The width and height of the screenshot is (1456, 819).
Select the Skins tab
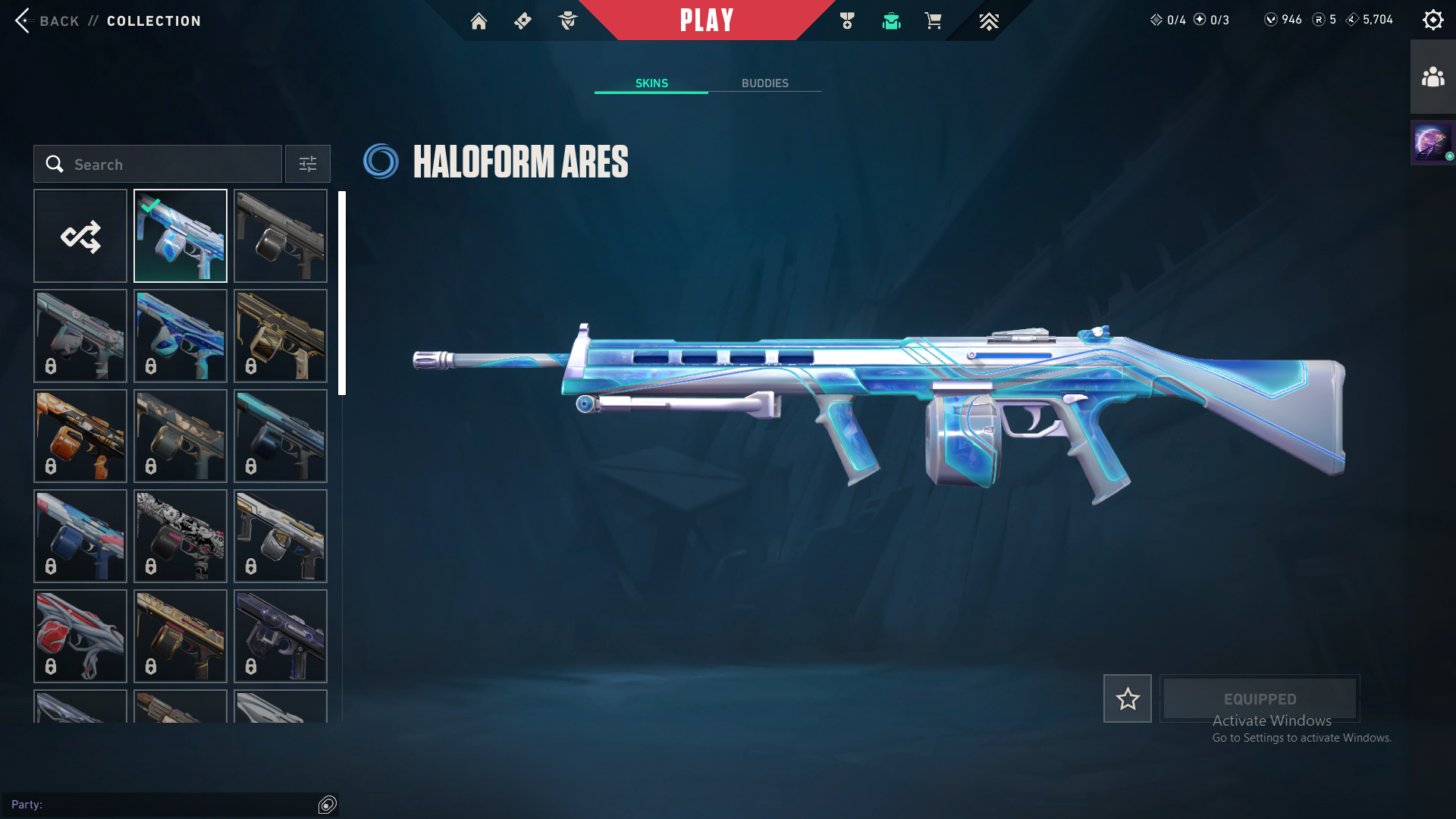(x=651, y=83)
